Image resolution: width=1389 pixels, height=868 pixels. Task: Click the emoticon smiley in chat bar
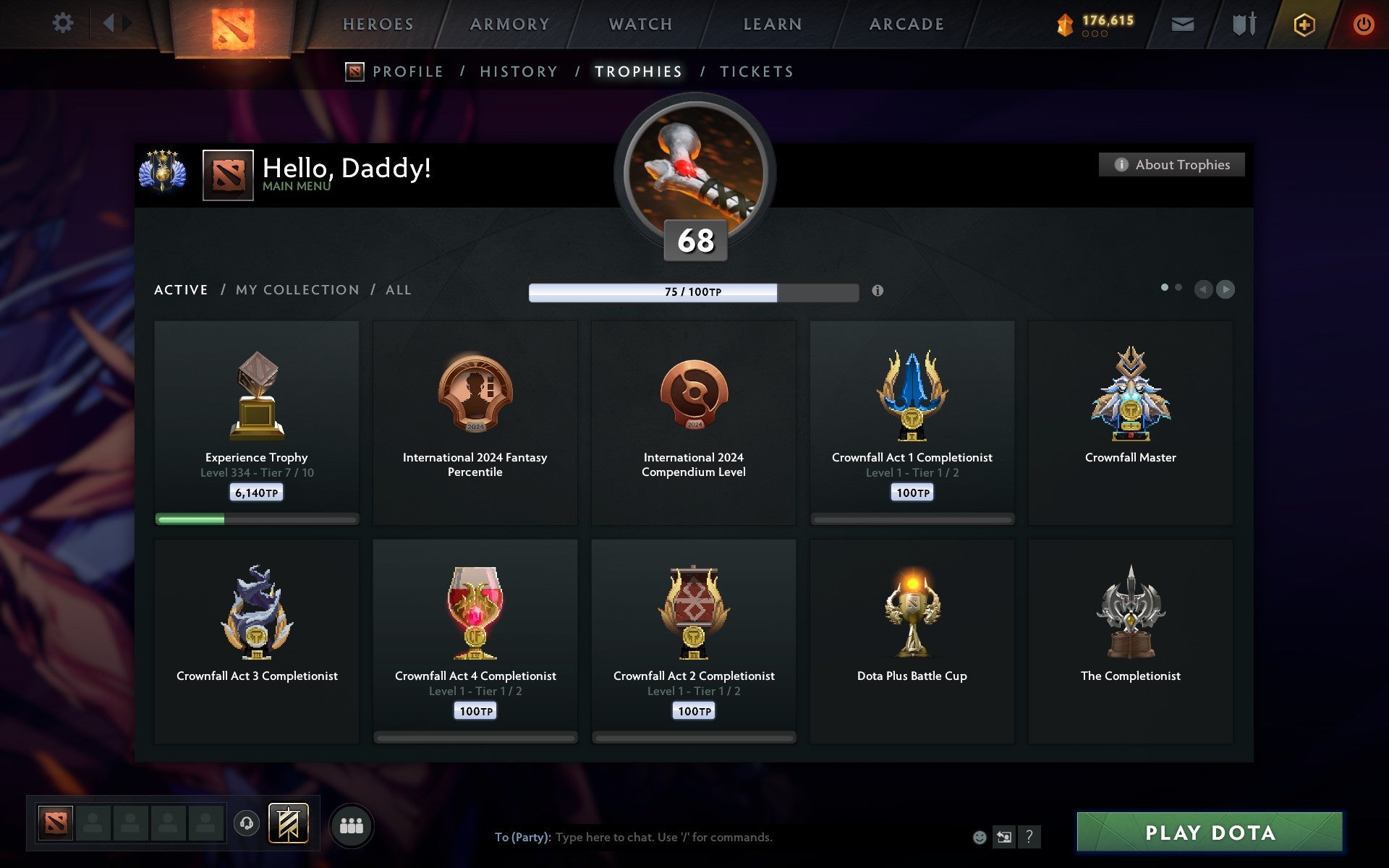coord(980,838)
